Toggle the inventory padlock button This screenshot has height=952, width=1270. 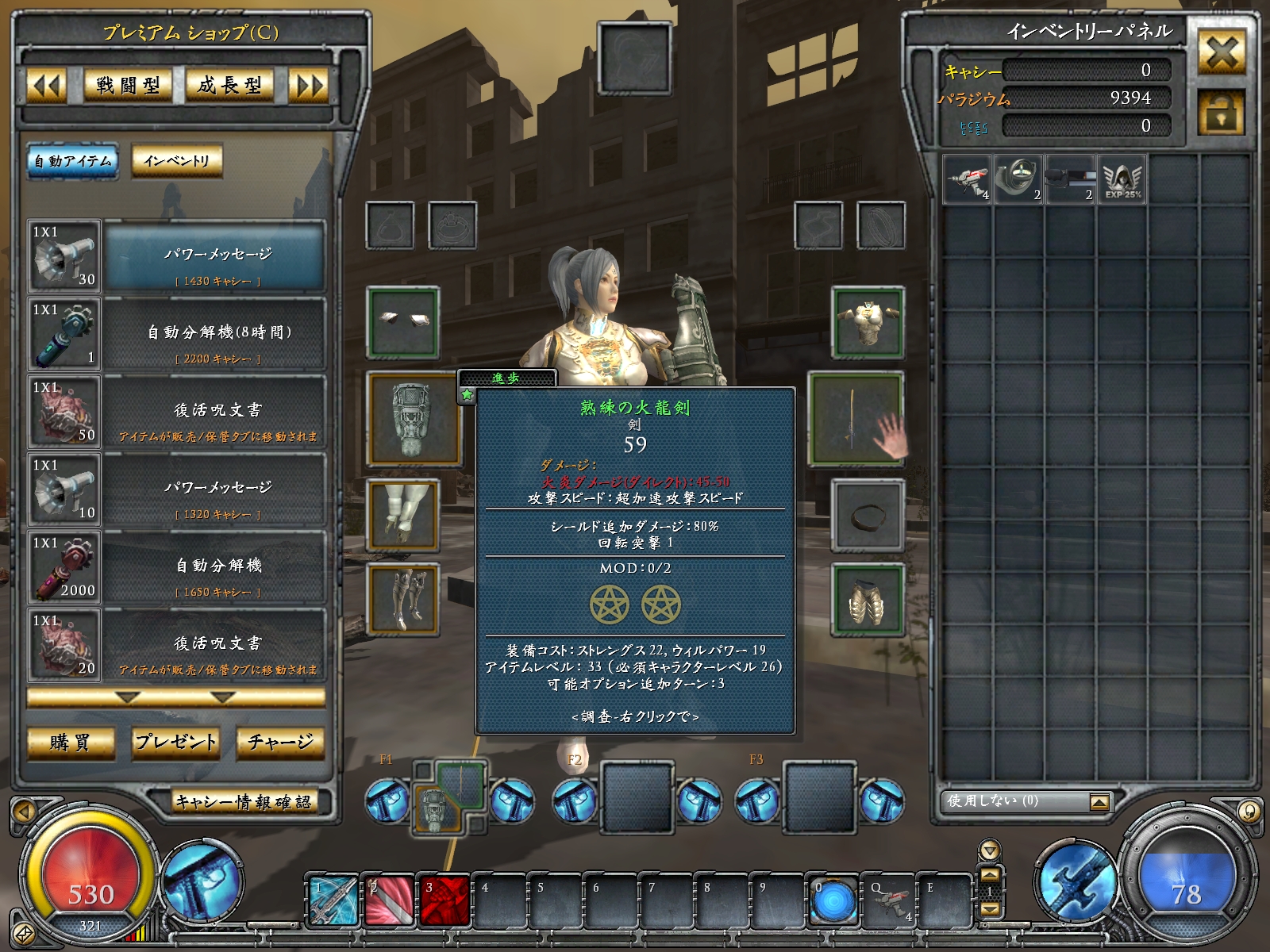coord(1221,113)
